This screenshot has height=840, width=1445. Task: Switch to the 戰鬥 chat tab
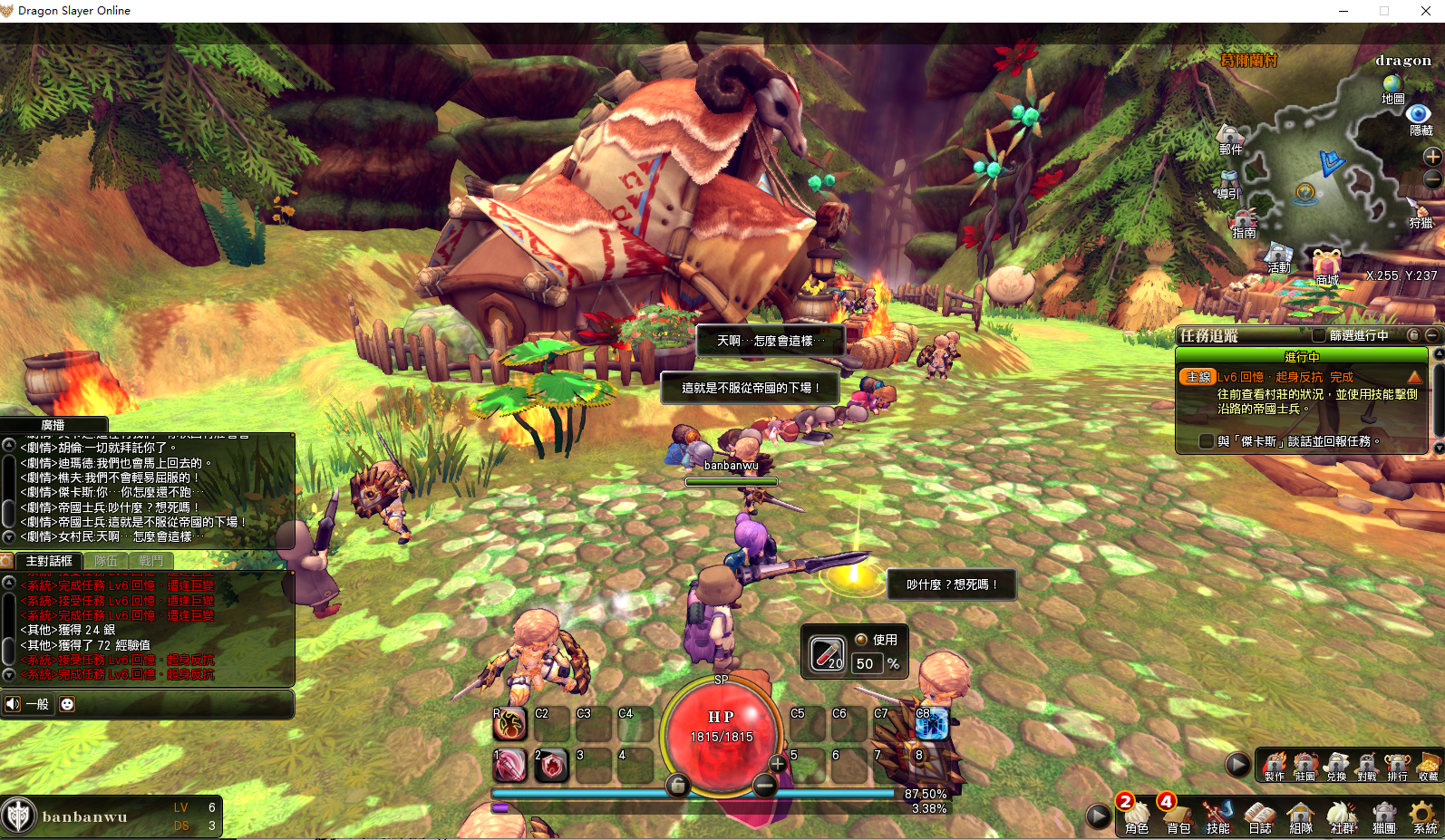pos(151,561)
